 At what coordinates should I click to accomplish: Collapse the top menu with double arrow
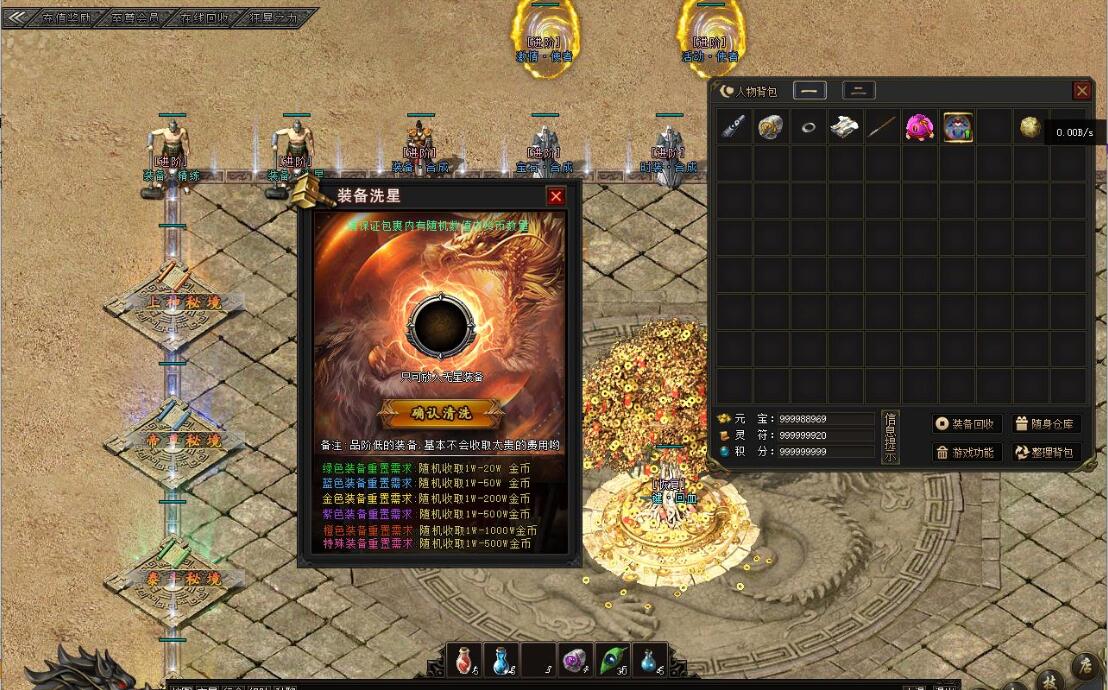[x=16, y=17]
